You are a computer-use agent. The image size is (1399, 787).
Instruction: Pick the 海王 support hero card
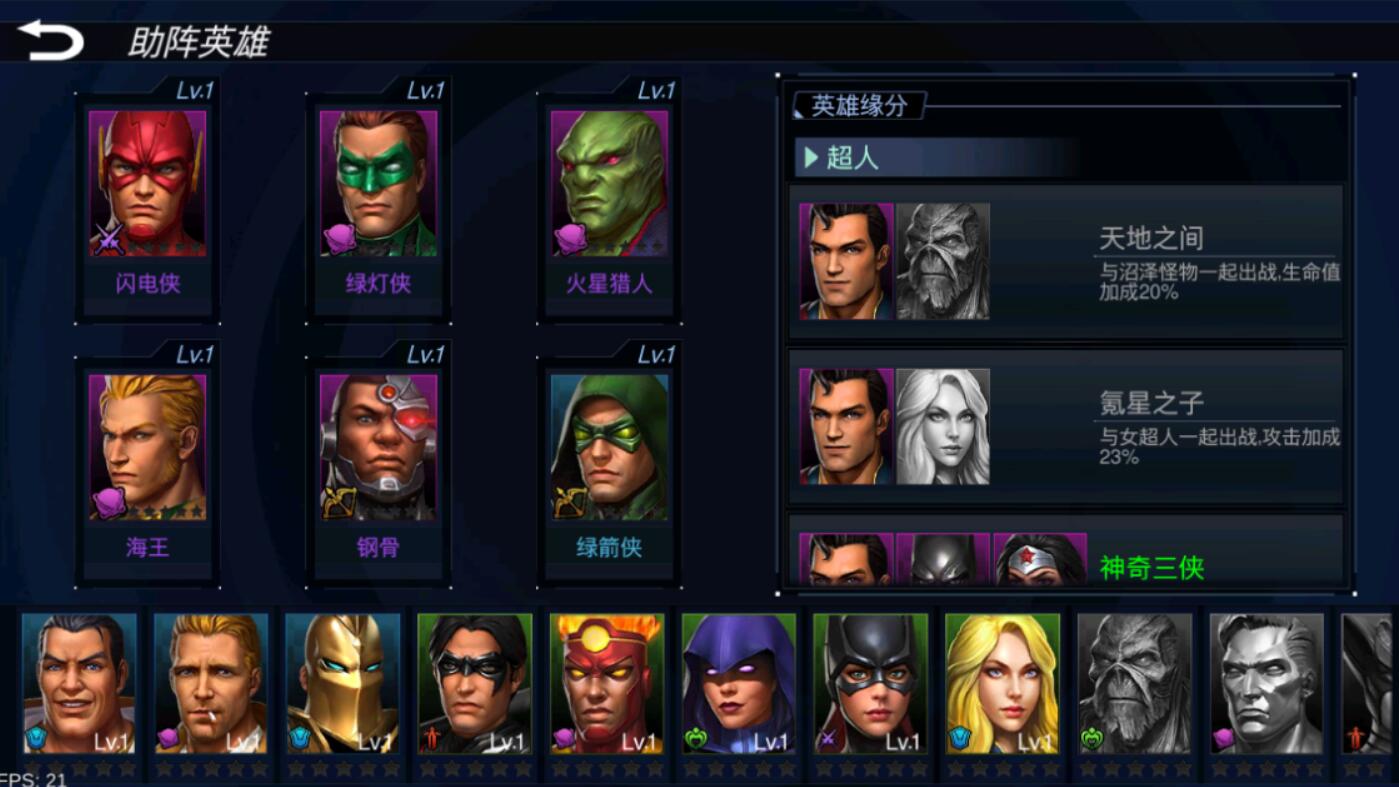pyautogui.click(x=147, y=464)
